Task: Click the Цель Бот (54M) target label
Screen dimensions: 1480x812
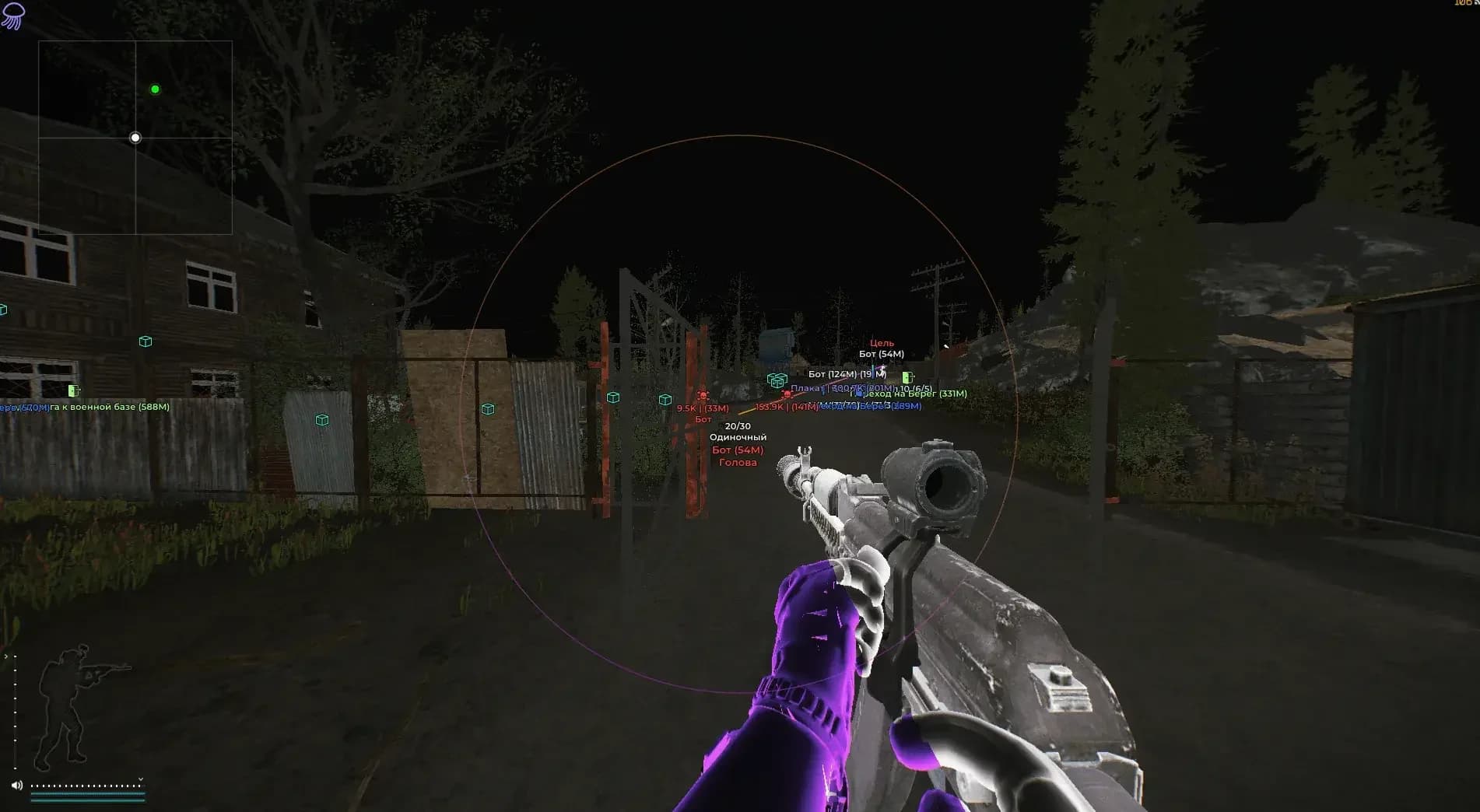Action: (882, 348)
